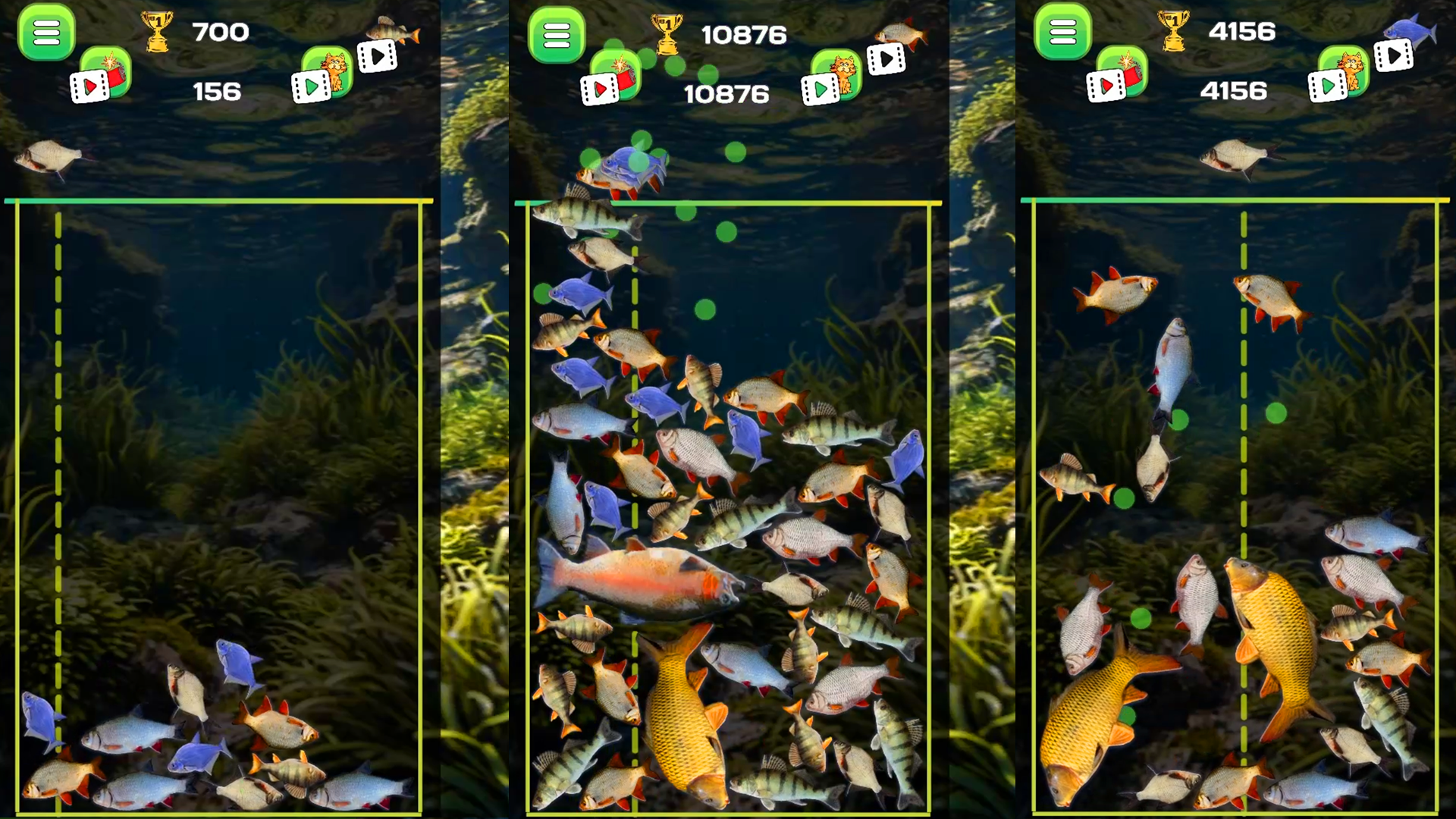The height and width of the screenshot is (819, 1456).
Task: Open the hamburger menu in the left panel
Action: (47, 34)
